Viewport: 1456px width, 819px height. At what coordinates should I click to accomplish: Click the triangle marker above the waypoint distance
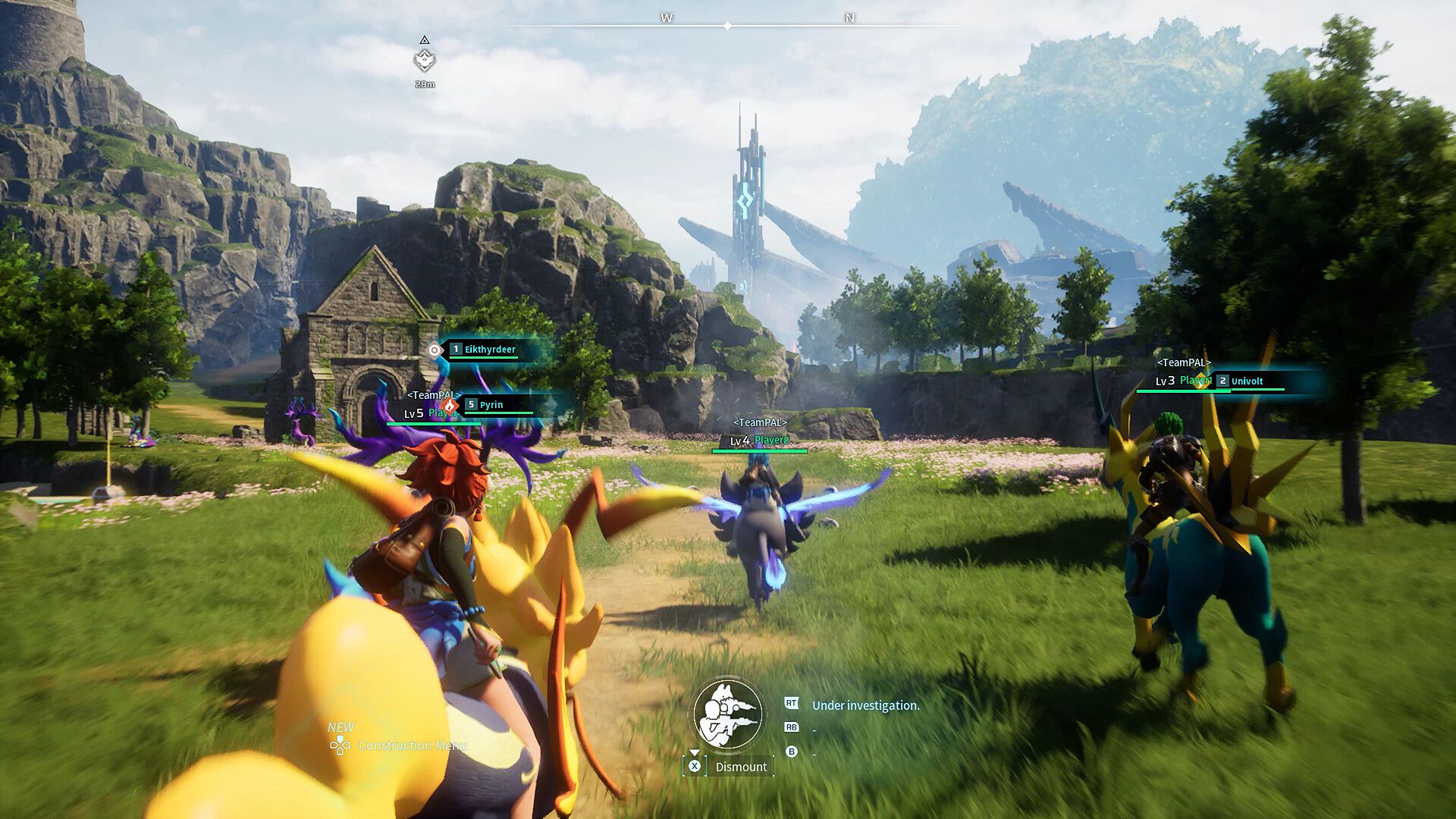pyautogui.click(x=425, y=38)
